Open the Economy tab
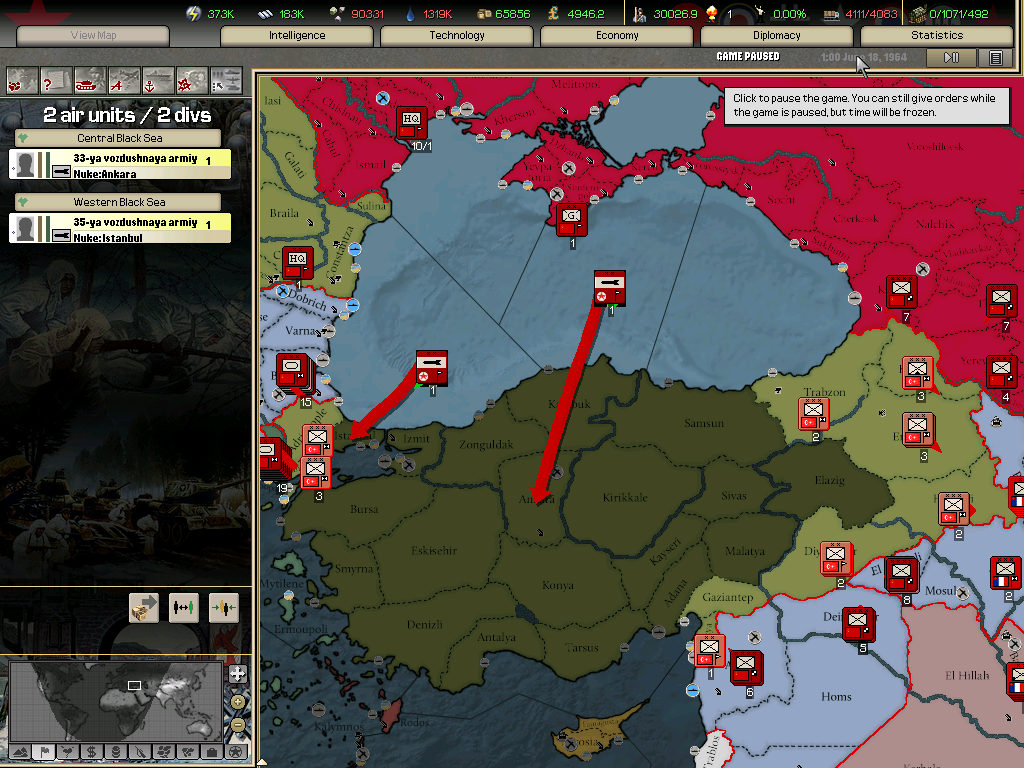The height and width of the screenshot is (768, 1024). (617, 35)
